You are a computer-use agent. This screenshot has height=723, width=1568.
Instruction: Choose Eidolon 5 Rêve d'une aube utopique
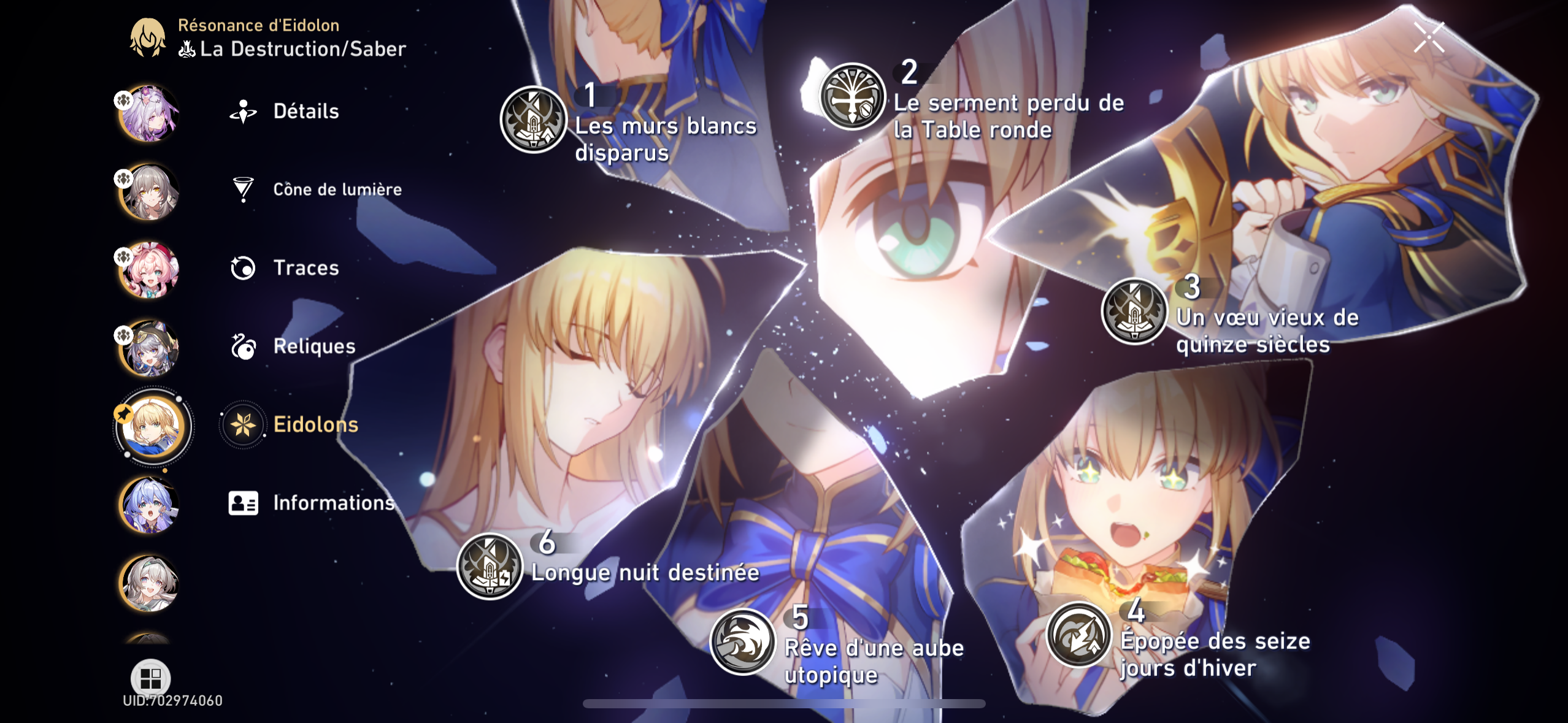point(743,641)
